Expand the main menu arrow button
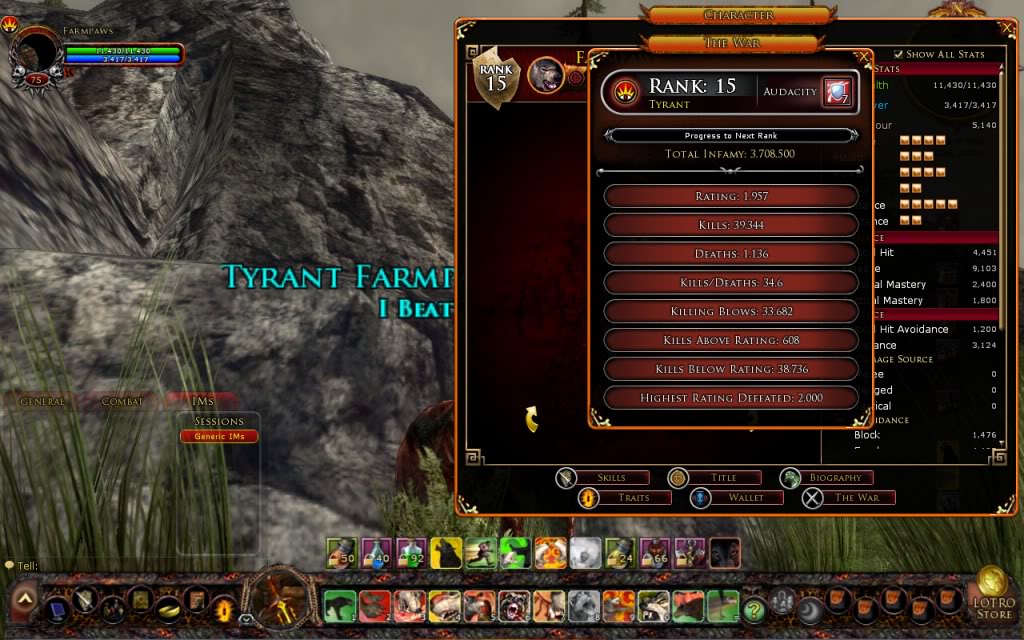 click(x=25, y=600)
